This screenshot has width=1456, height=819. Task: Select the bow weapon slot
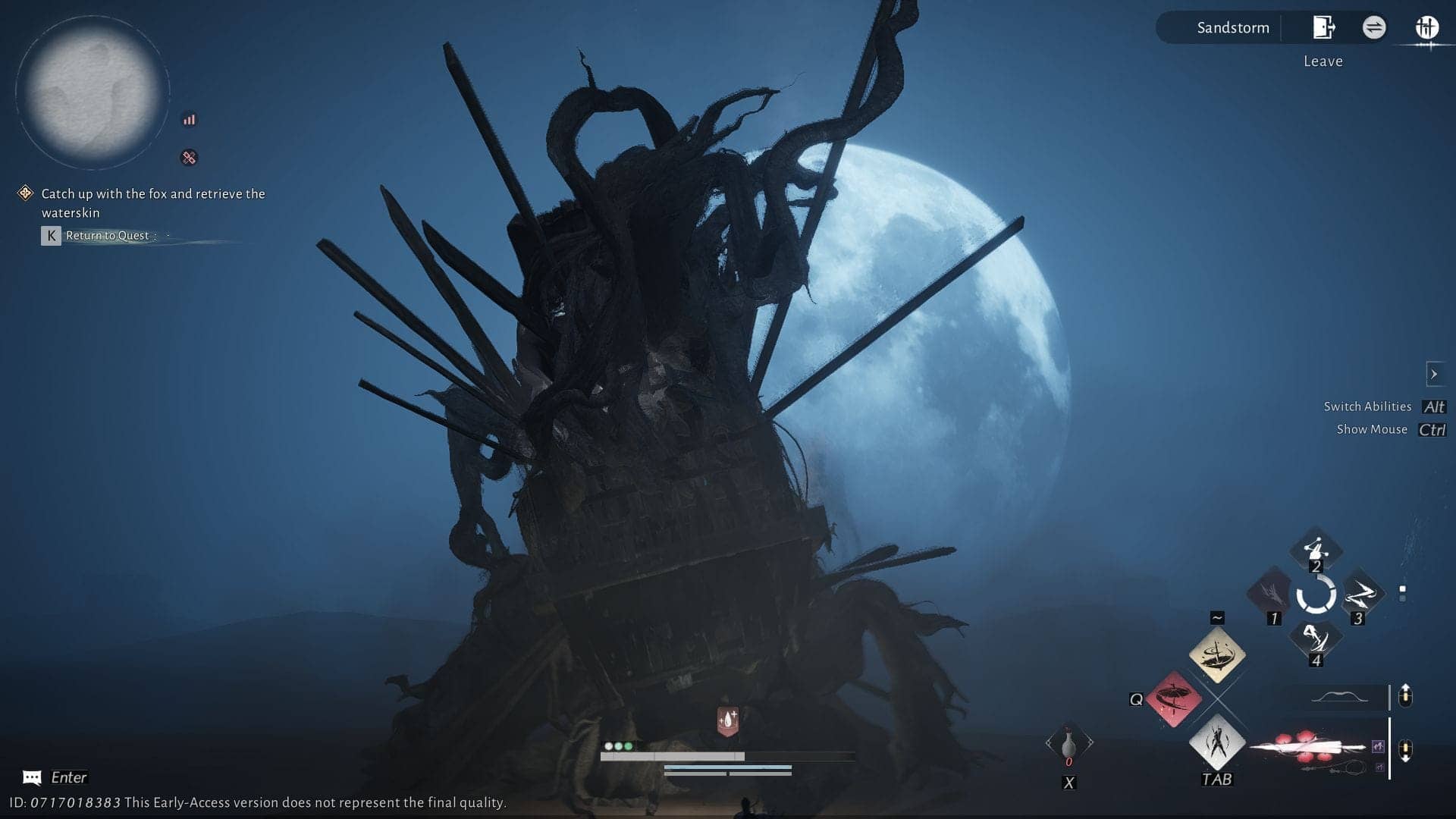1339,697
